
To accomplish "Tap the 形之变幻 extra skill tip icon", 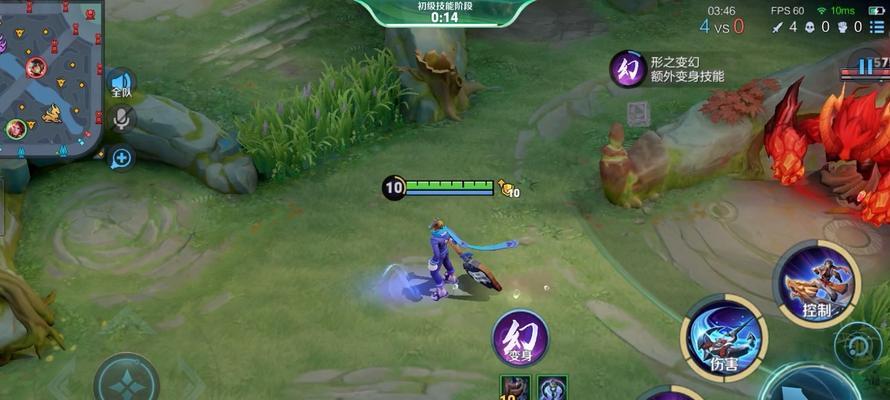I will coord(628,69).
